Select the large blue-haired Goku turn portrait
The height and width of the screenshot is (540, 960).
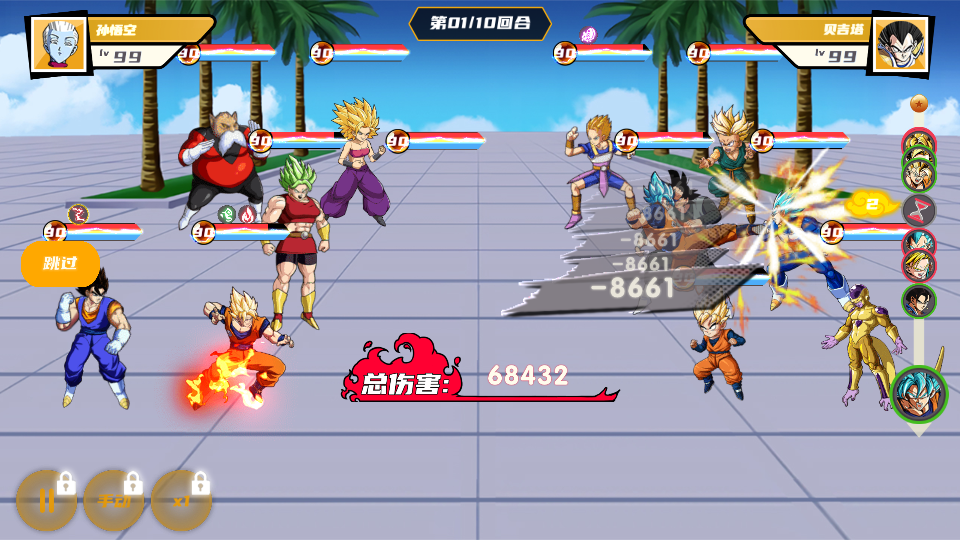pos(918,394)
